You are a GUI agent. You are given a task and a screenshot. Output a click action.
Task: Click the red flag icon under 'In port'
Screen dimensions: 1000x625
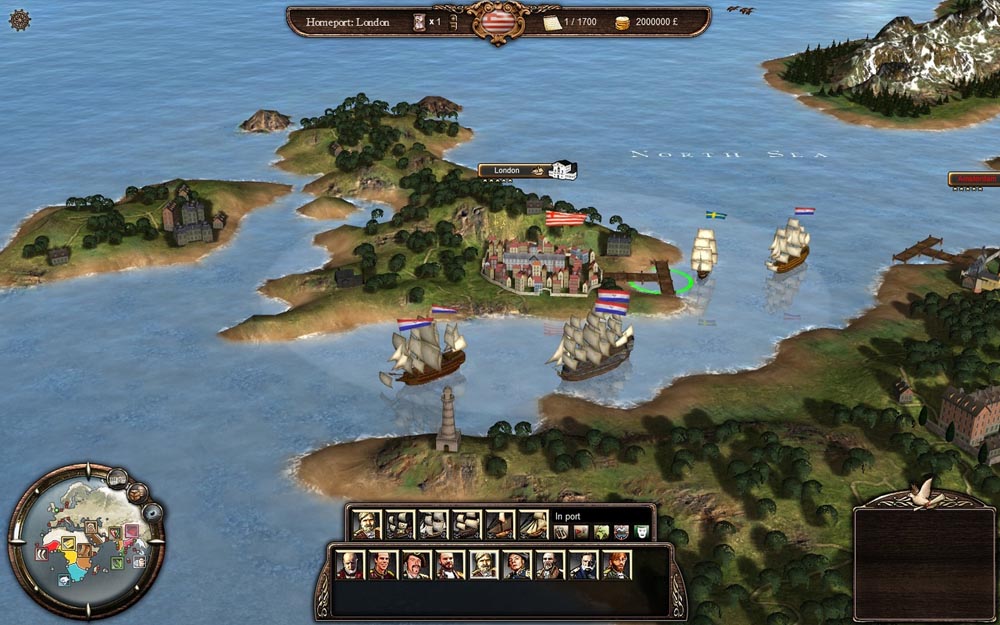coord(580,531)
